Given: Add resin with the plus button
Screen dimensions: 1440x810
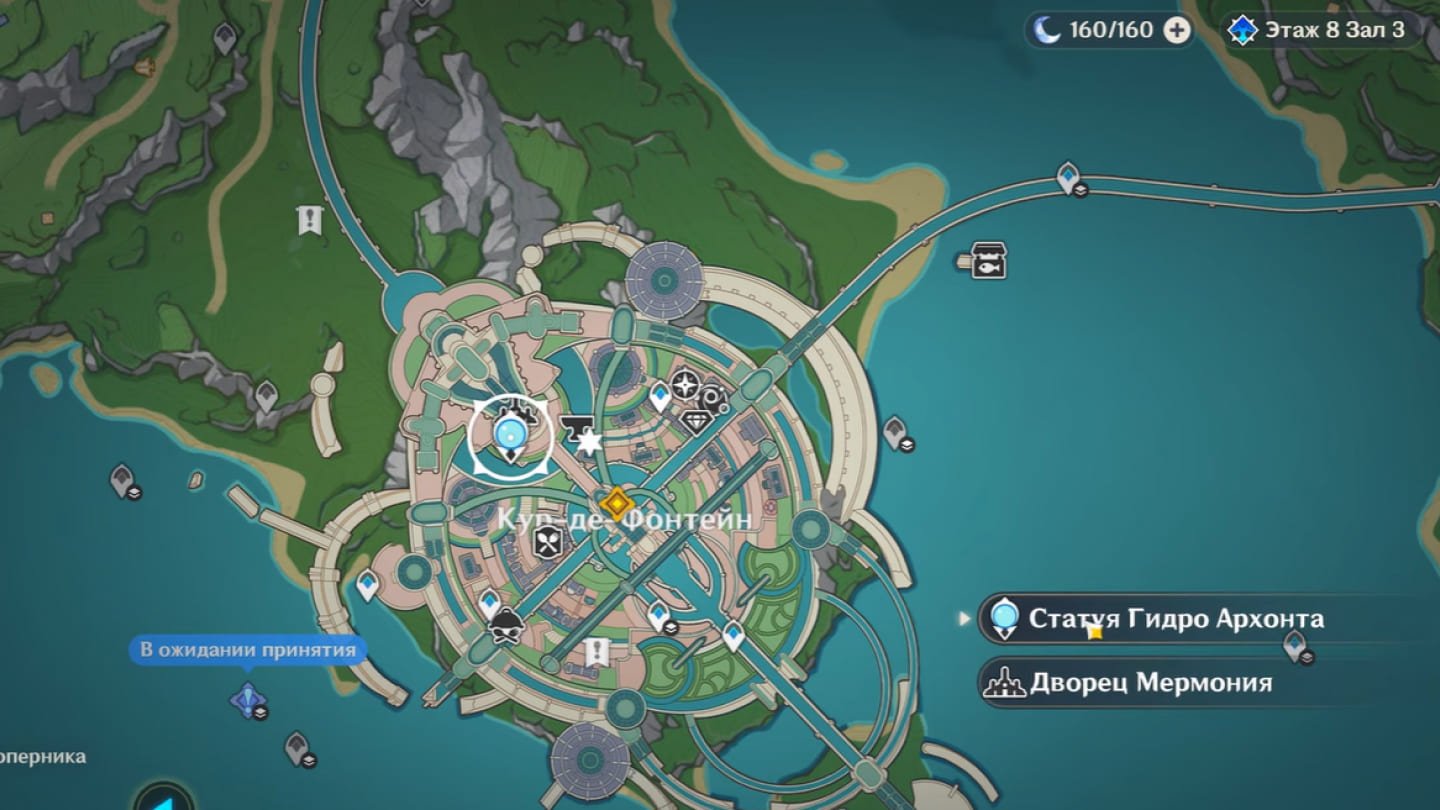Looking at the screenshot, I should 1178,30.
